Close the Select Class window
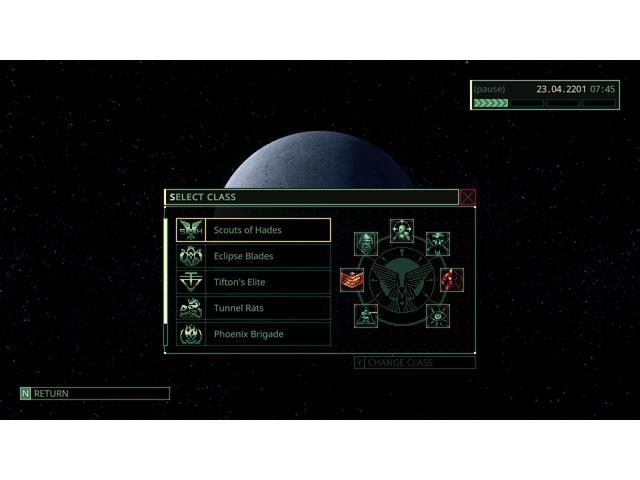Image resolution: width=640 pixels, height=480 pixels. point(468,197)
